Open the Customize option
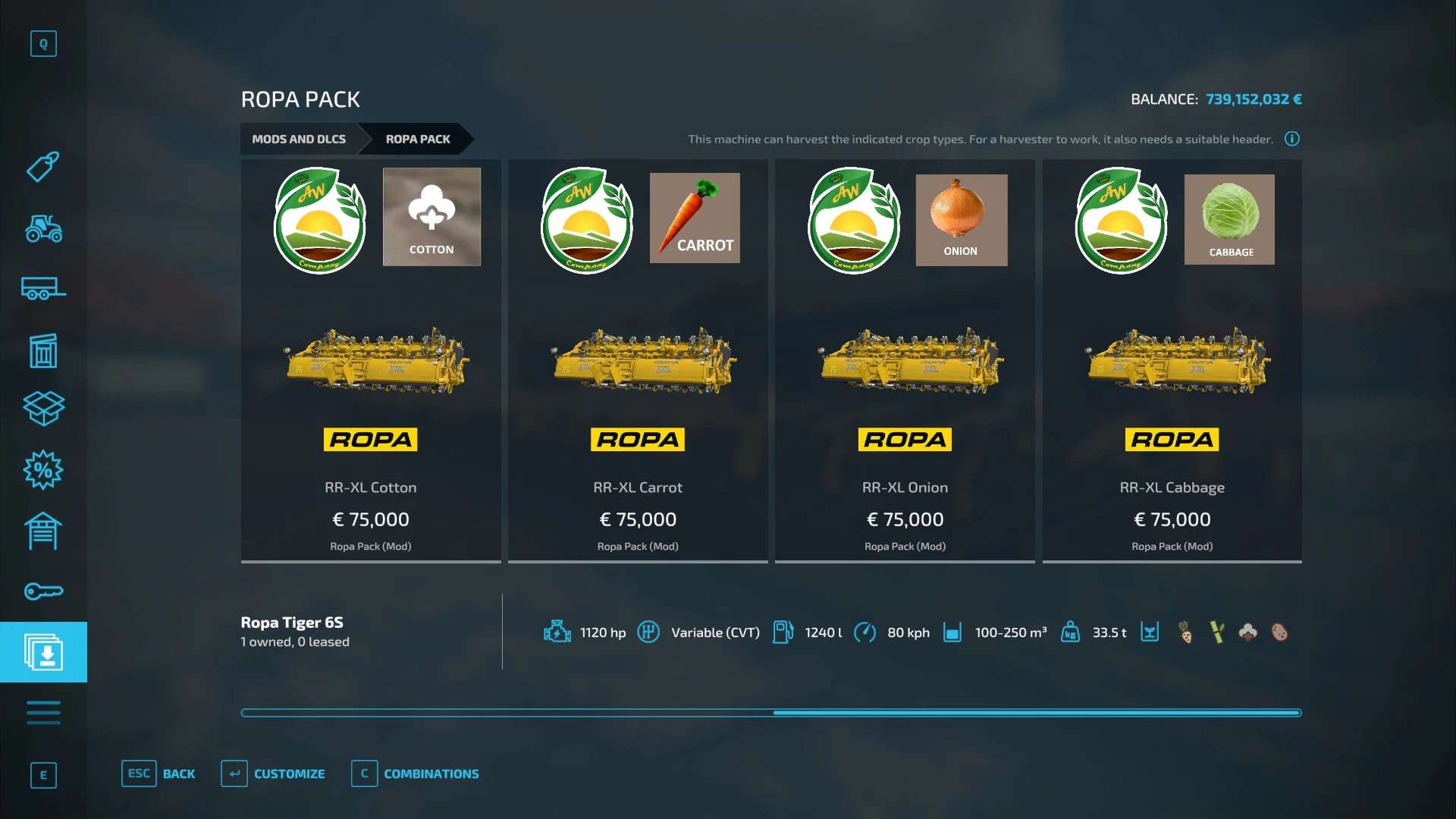 pos(273,774)
